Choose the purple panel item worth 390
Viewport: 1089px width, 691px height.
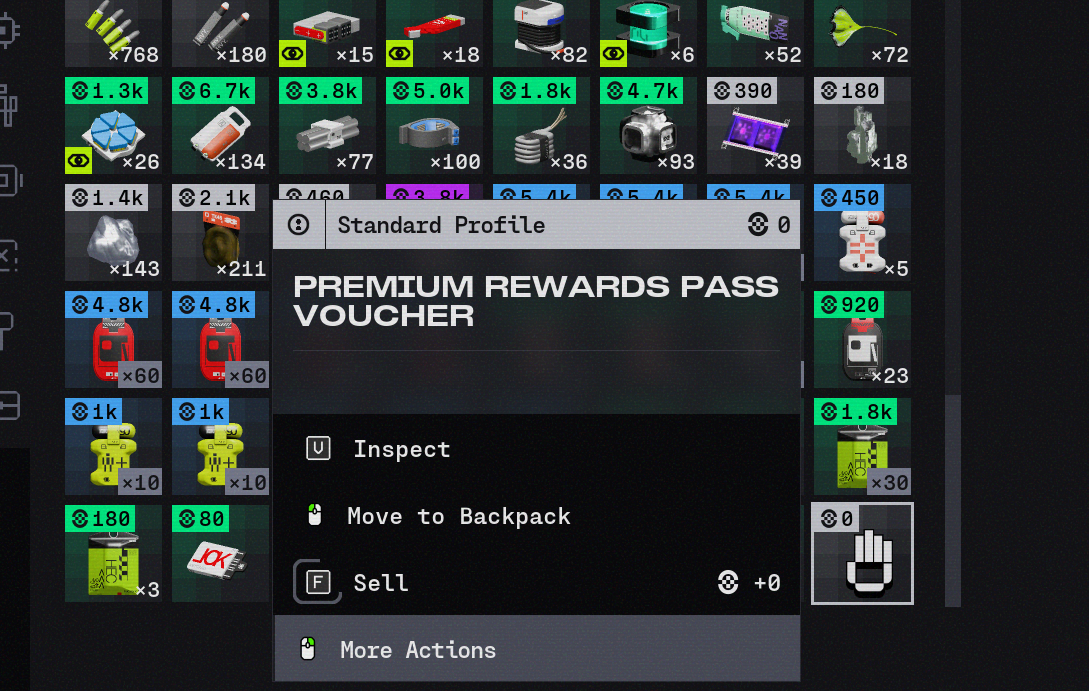pos(755,126)
